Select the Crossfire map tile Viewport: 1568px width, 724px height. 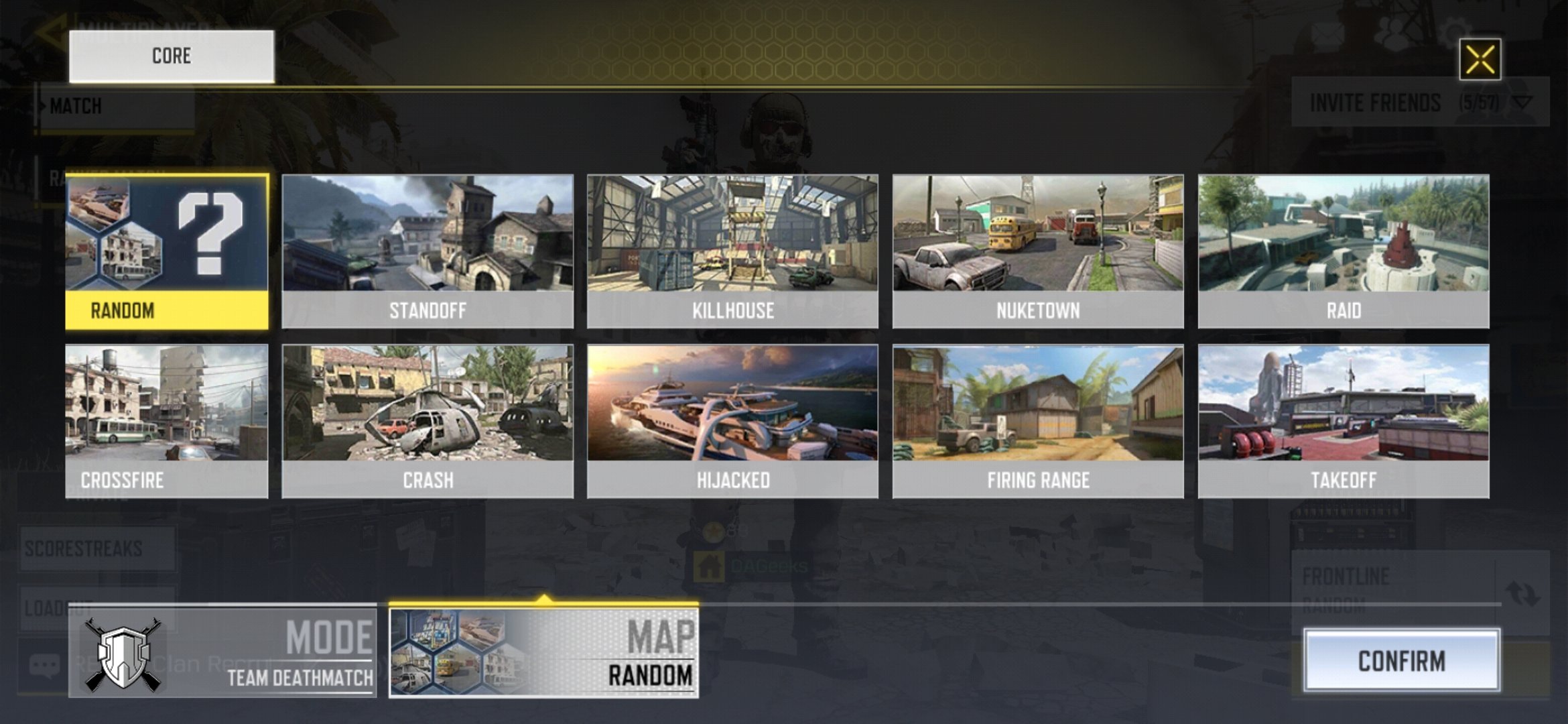(x=167, y=421)
